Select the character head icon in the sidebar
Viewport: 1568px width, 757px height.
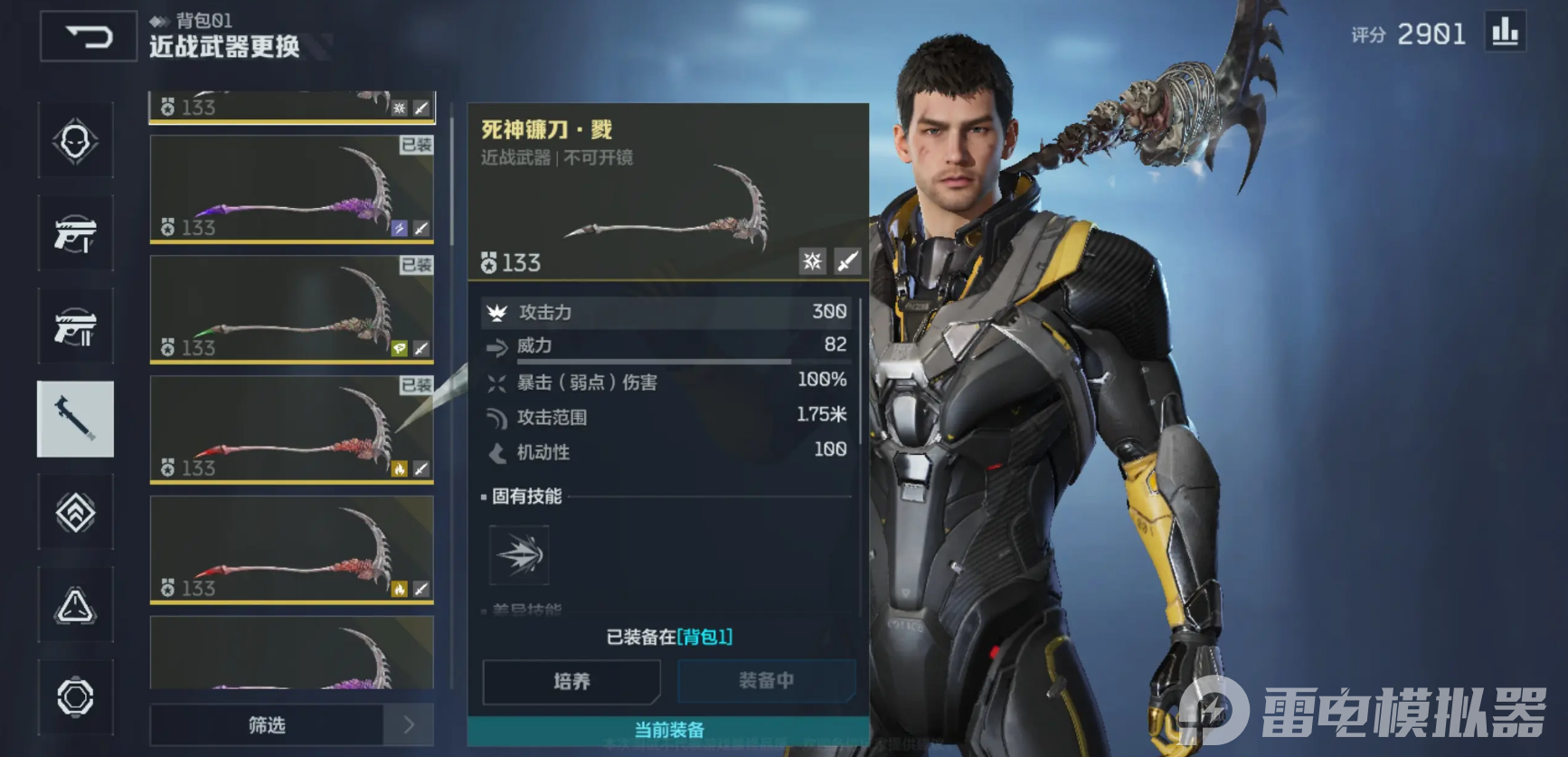[x=76, y=142]
